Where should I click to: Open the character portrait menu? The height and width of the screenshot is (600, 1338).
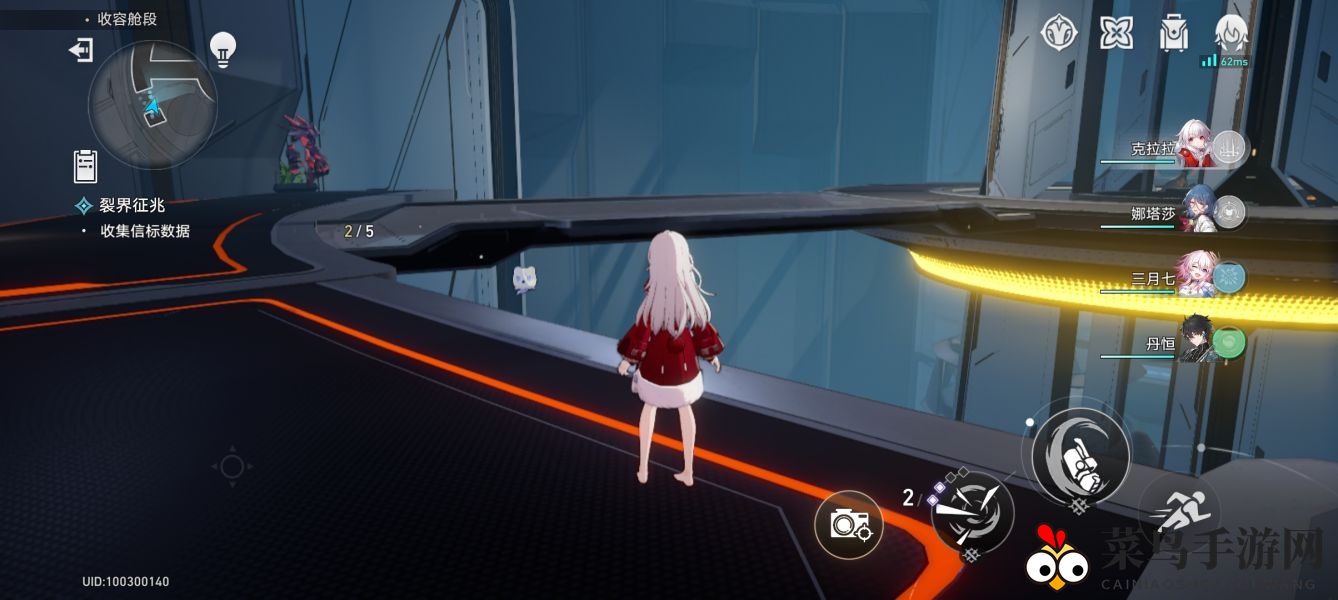point(1231,33)
